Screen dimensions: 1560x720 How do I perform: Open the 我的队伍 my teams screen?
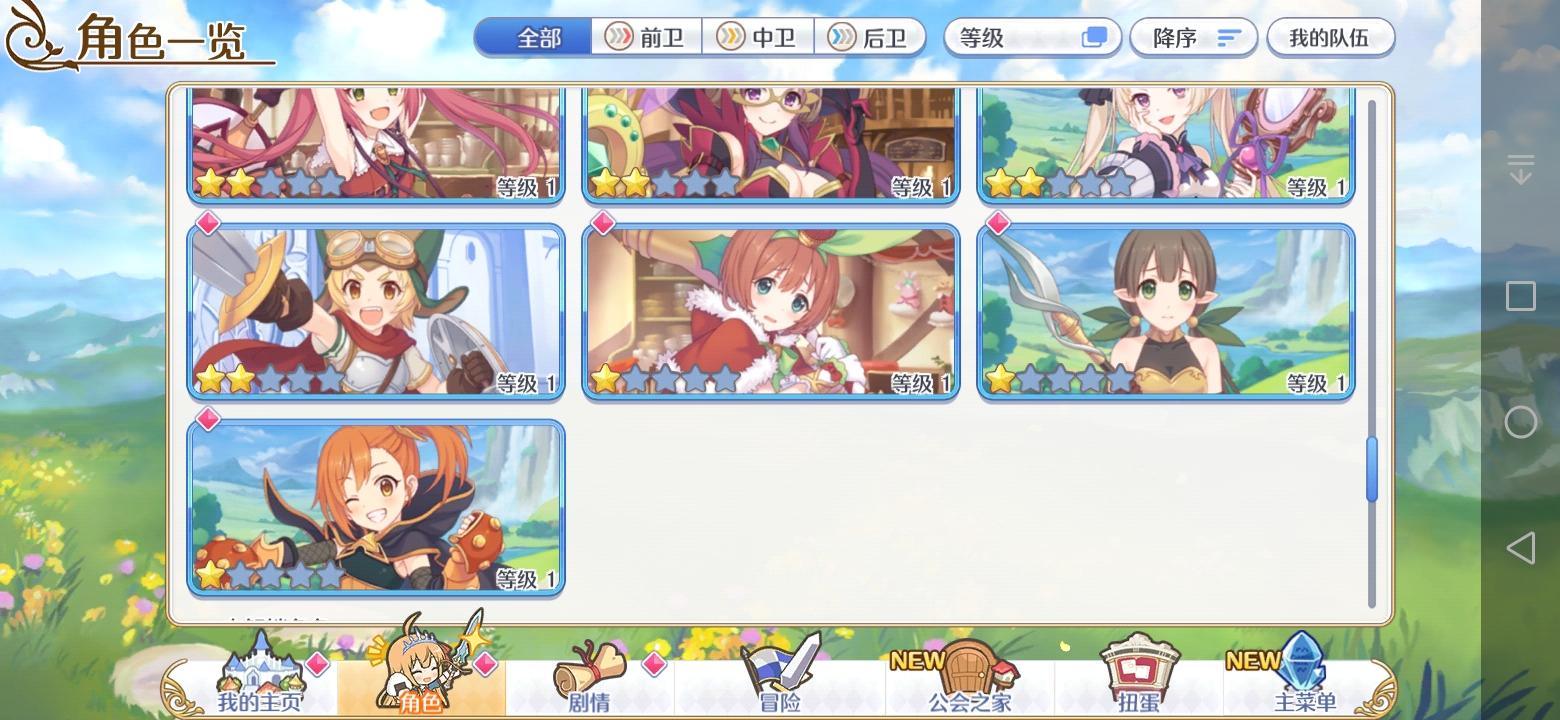[1330, 37]
